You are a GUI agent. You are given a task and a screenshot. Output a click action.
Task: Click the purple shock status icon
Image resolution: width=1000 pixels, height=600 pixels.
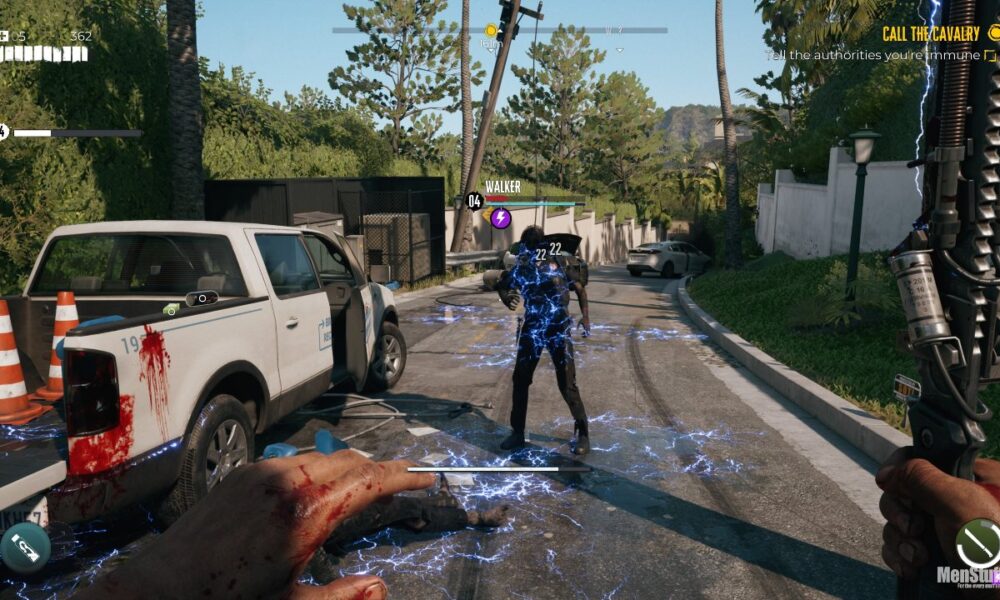[501, 218]
